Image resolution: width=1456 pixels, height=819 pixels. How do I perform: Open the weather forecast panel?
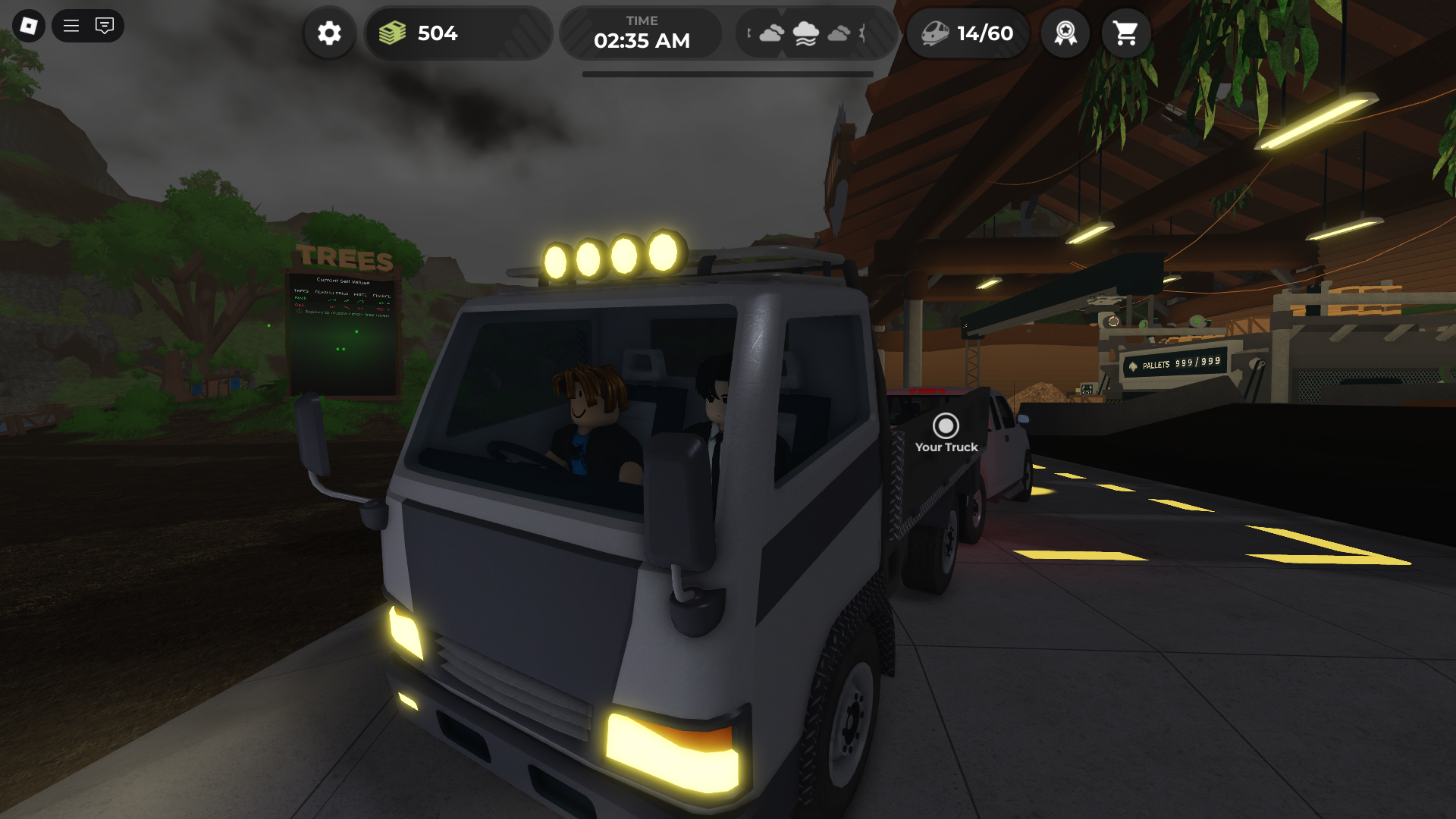click(806, 33)
